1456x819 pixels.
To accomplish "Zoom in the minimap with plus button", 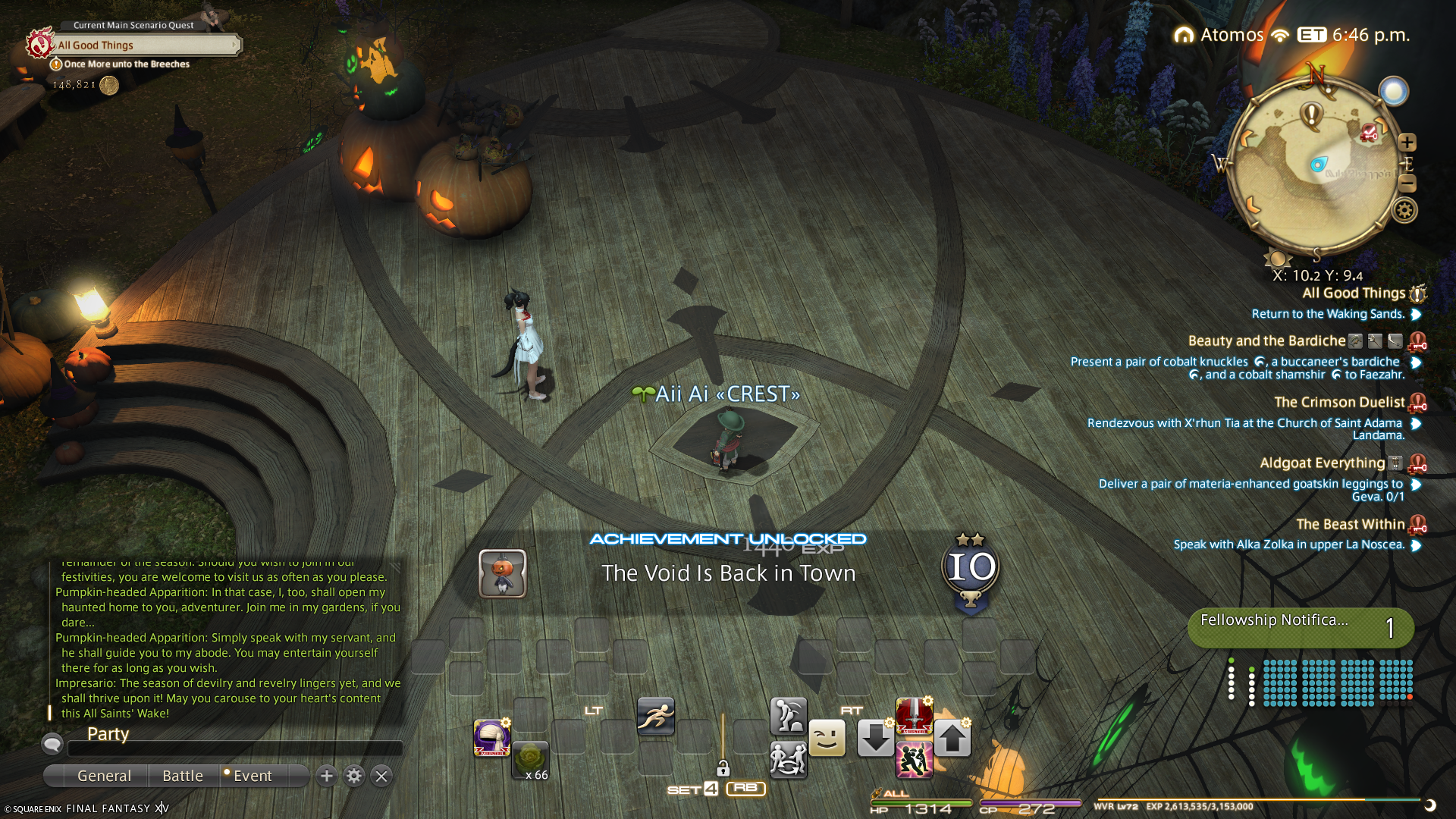I will 1407,143.
